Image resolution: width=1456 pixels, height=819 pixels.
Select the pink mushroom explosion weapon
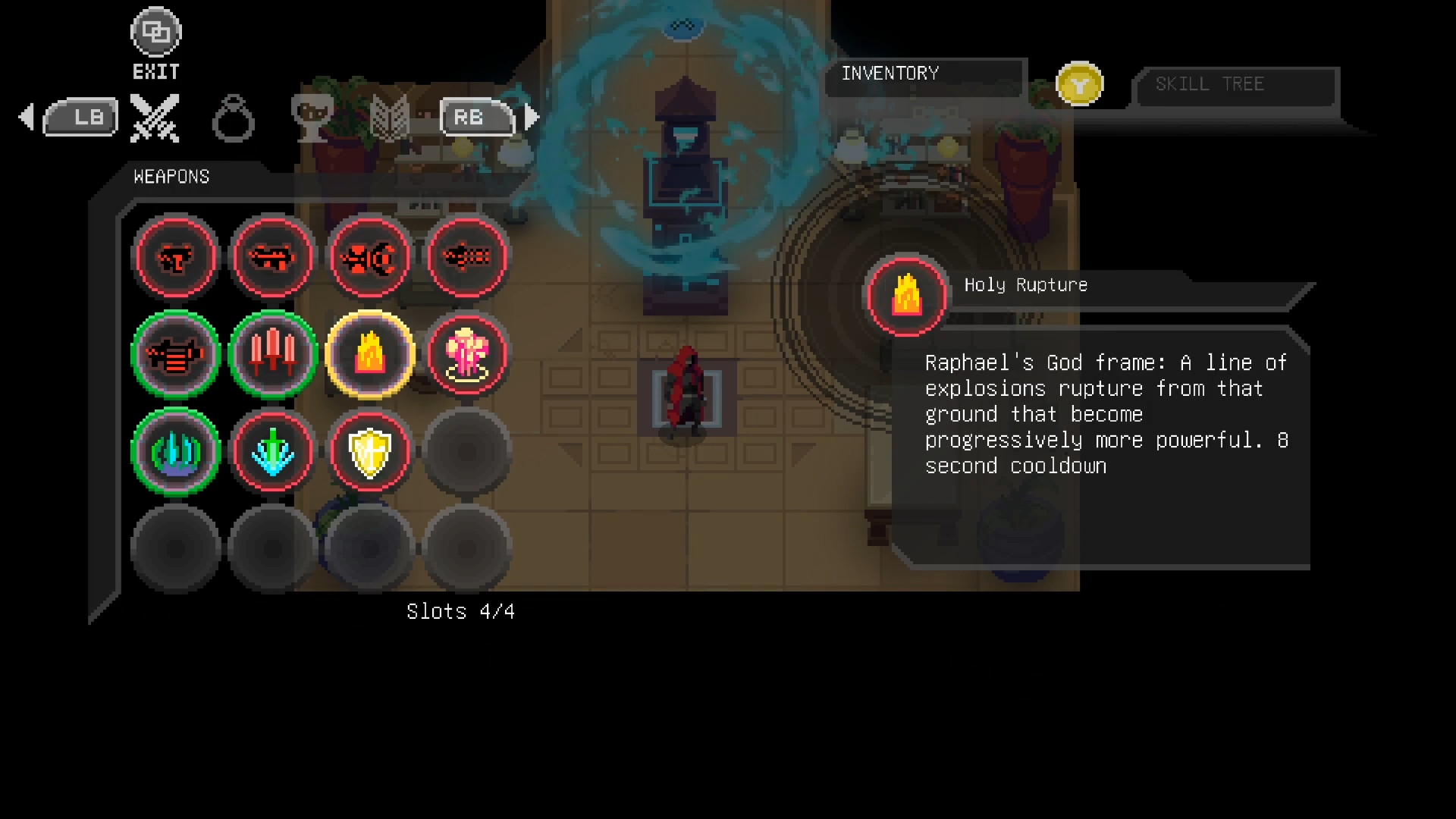click(467, 355)
